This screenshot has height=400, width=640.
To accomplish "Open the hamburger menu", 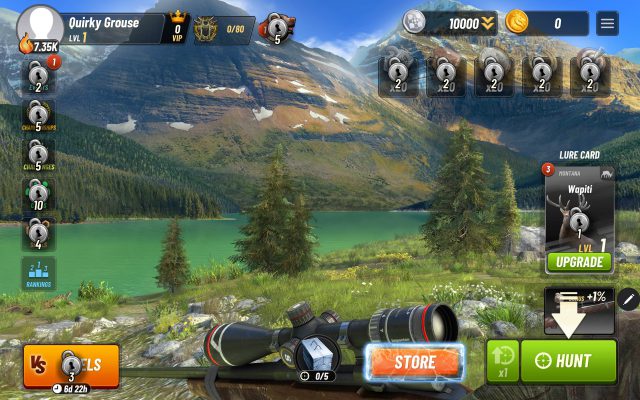I will click(x=607, y=22).
